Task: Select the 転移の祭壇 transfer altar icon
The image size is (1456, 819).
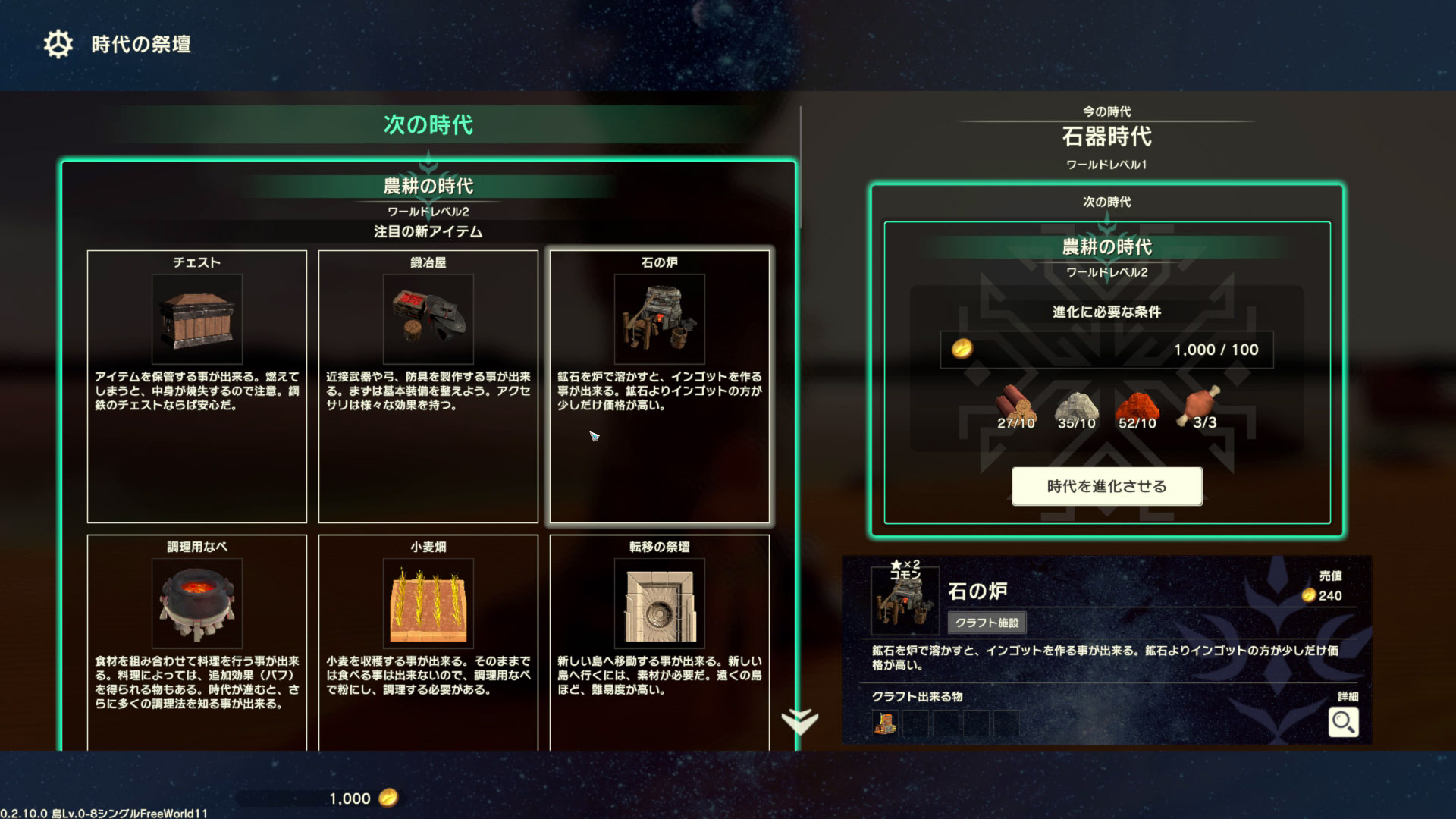Action: 660,603
